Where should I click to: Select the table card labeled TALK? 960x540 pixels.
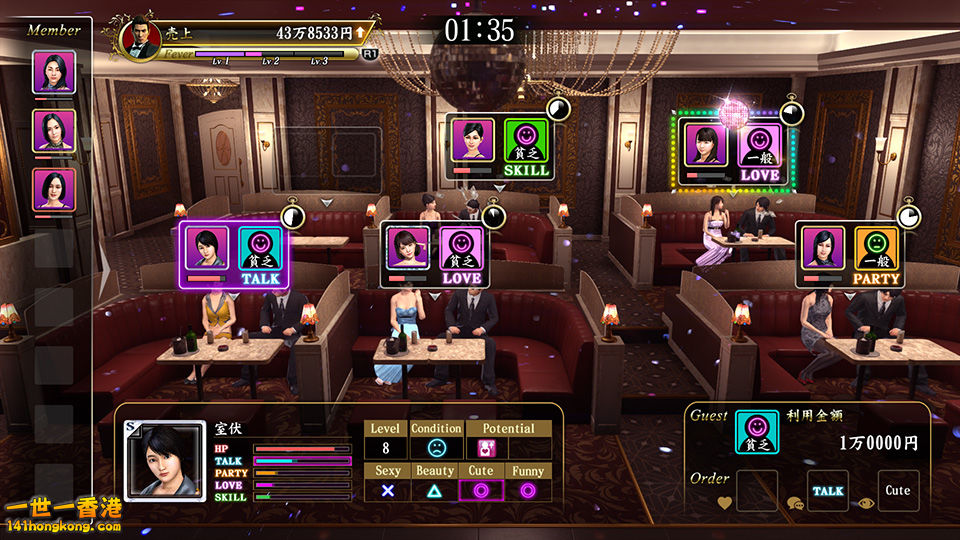tap(235, 255)
